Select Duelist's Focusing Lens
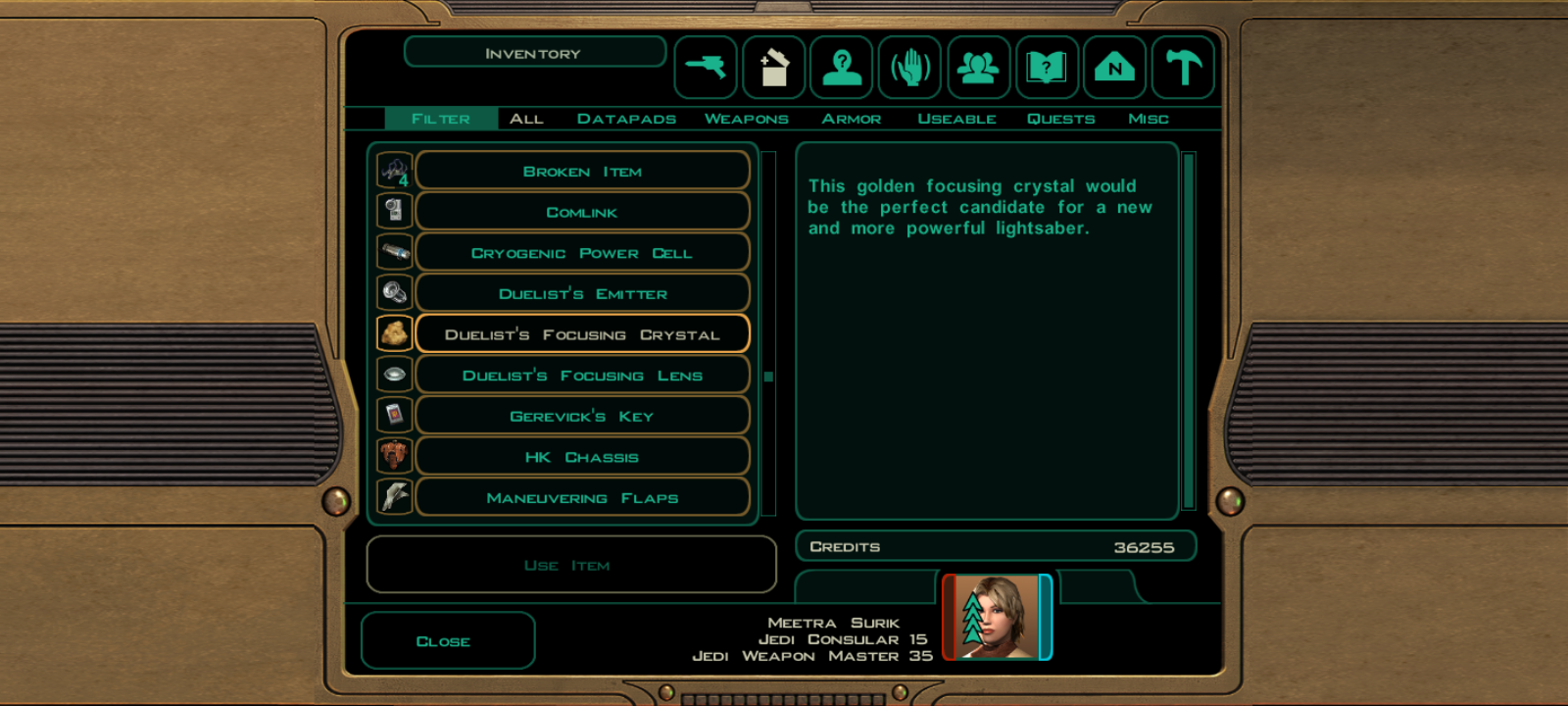Screen dimensions: 1568x706 click(x=582, y=376)
